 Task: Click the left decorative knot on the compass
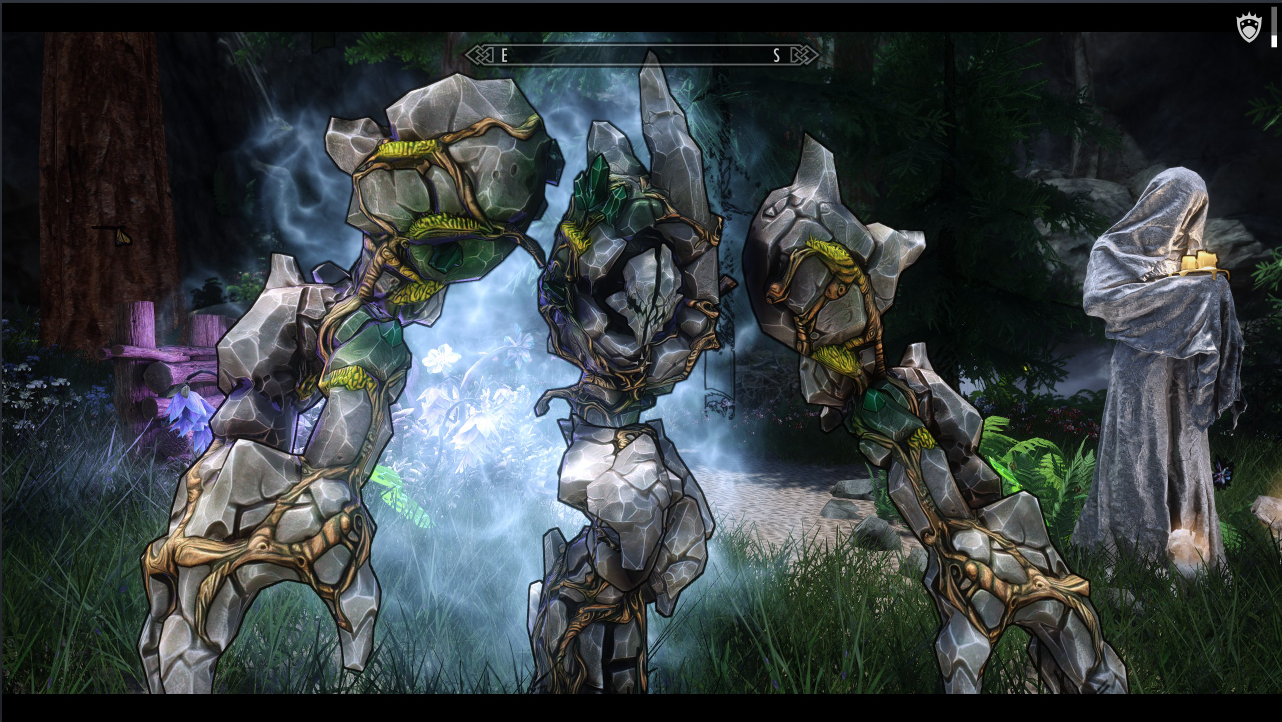pos(481,56)
